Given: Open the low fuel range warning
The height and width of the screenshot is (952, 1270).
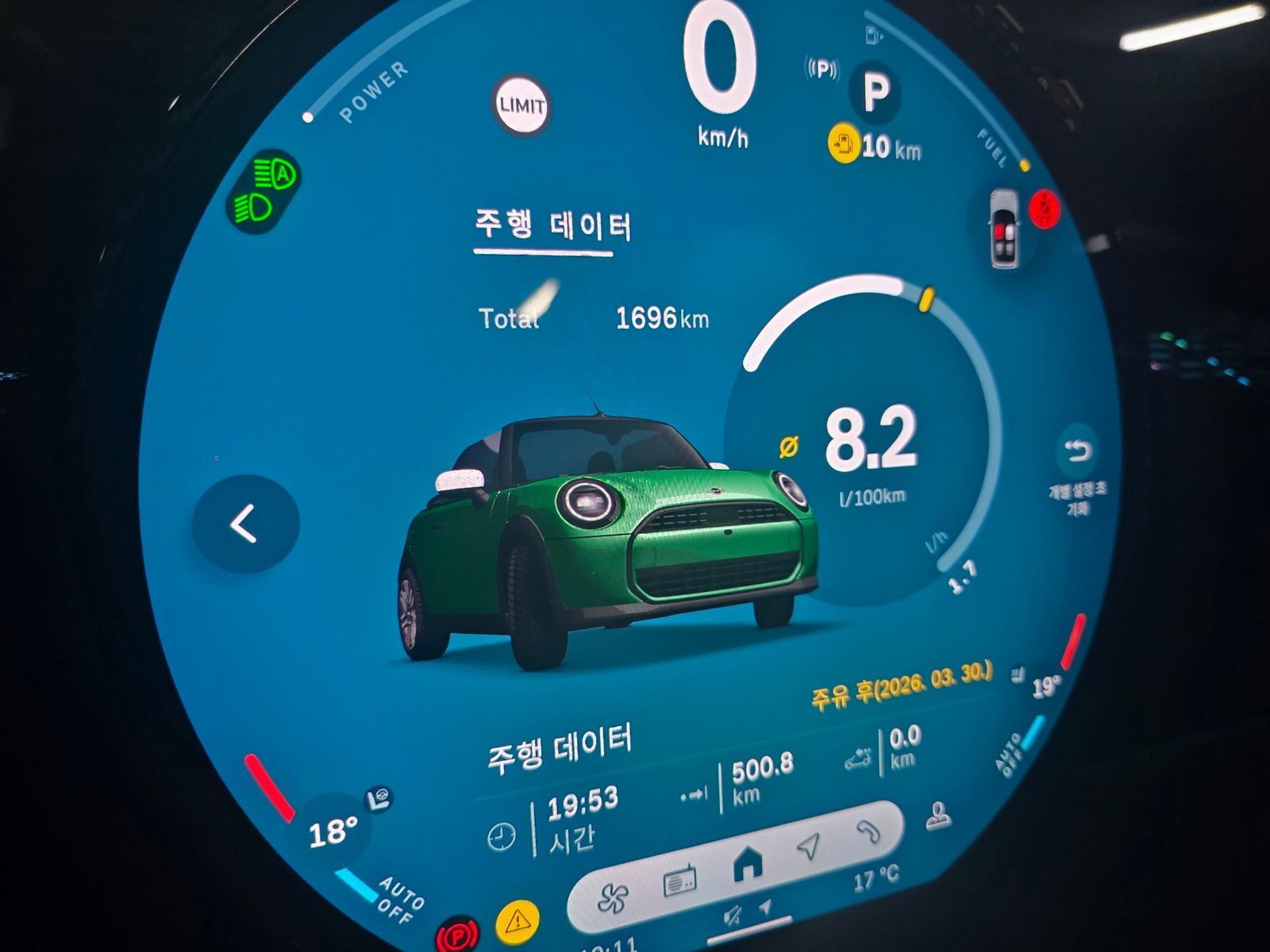Looking at the screenshot, I should click(x=844, y=144).
